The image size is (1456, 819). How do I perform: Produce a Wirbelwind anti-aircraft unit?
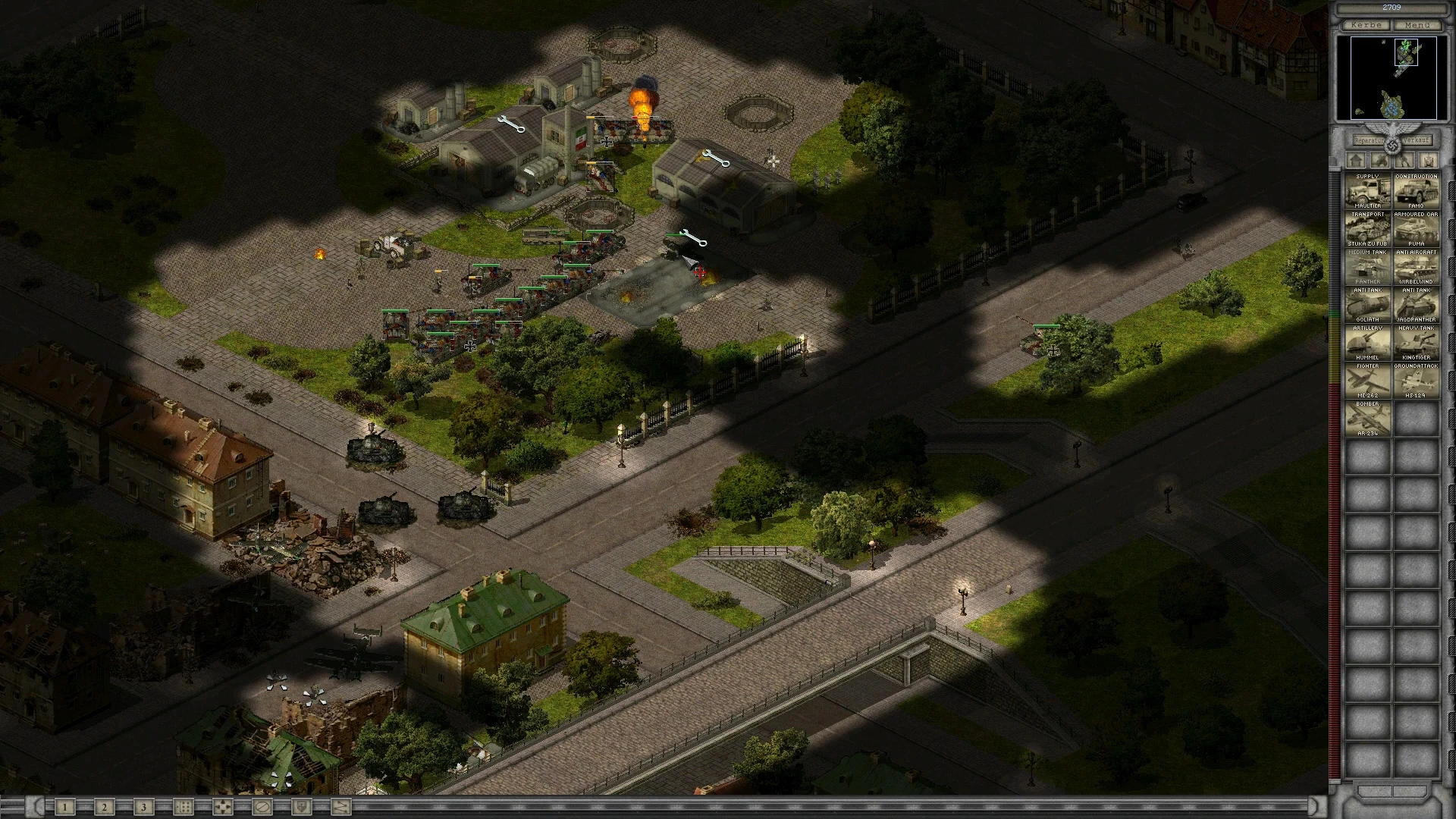point(1416,267)
